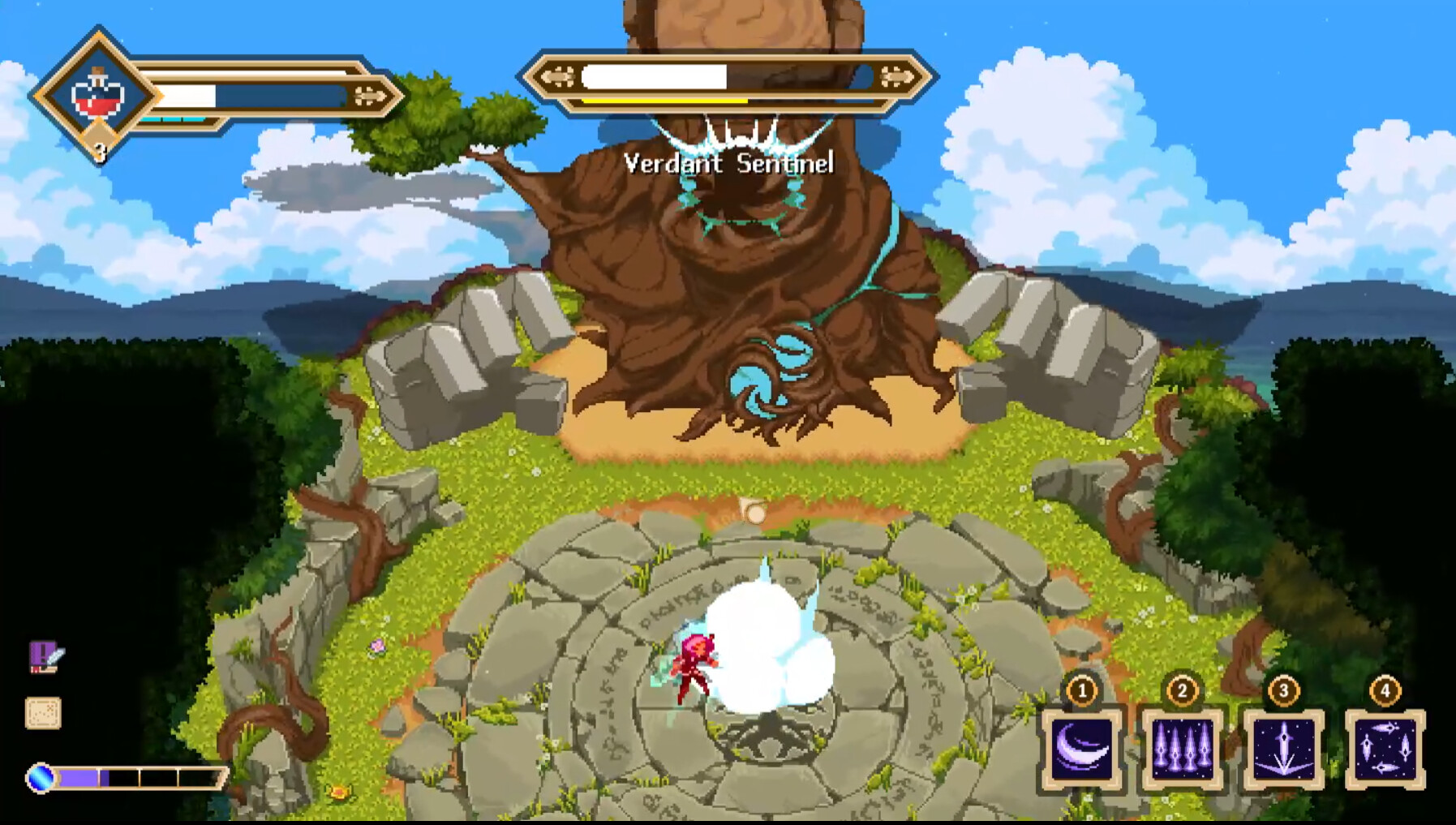This screenshot has width=1456, height=825.
Task: Click the health potion icon in the top-left diamond
Action: point(97,93)
